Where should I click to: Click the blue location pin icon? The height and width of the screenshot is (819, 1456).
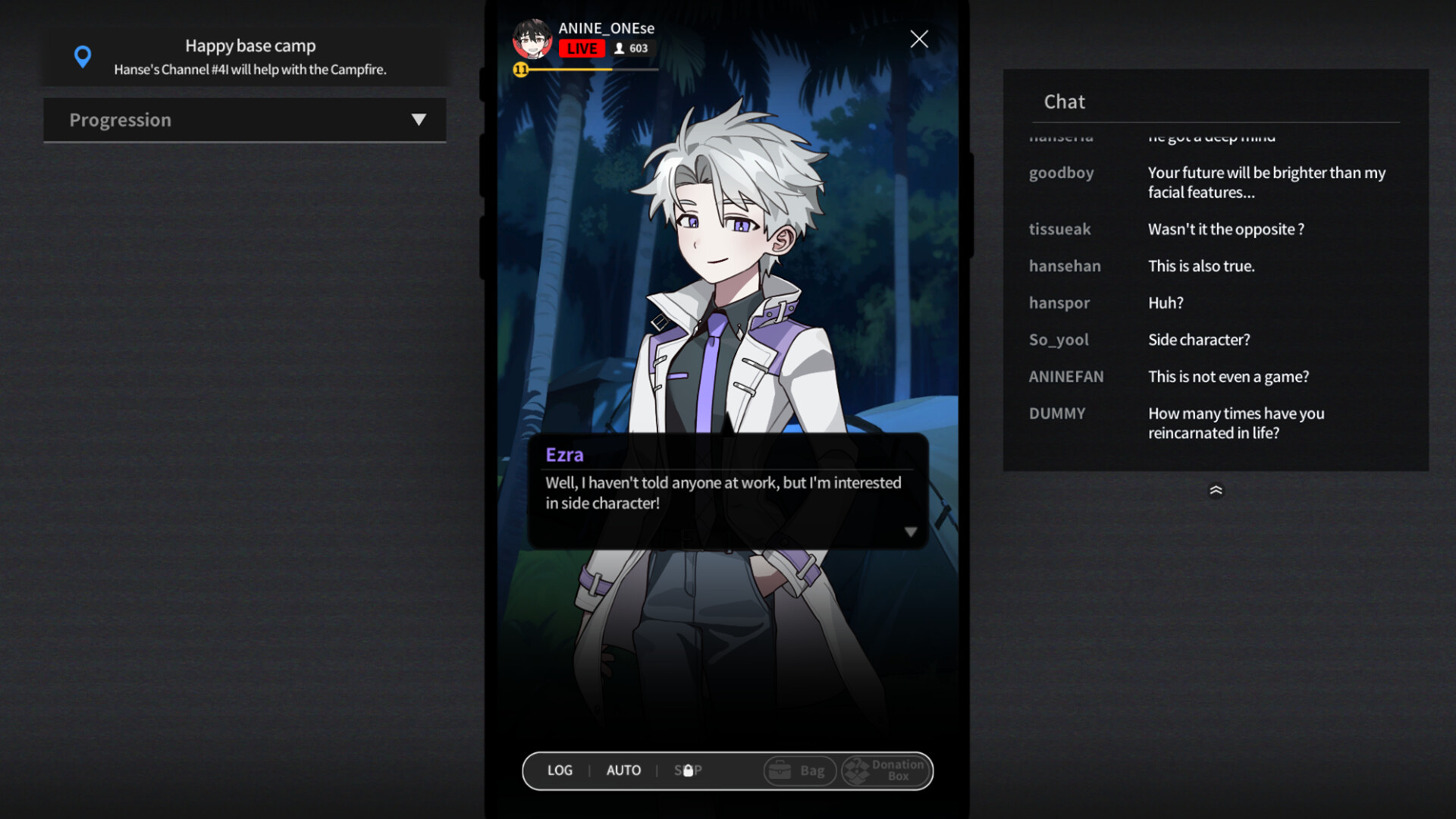pos(83,55)
